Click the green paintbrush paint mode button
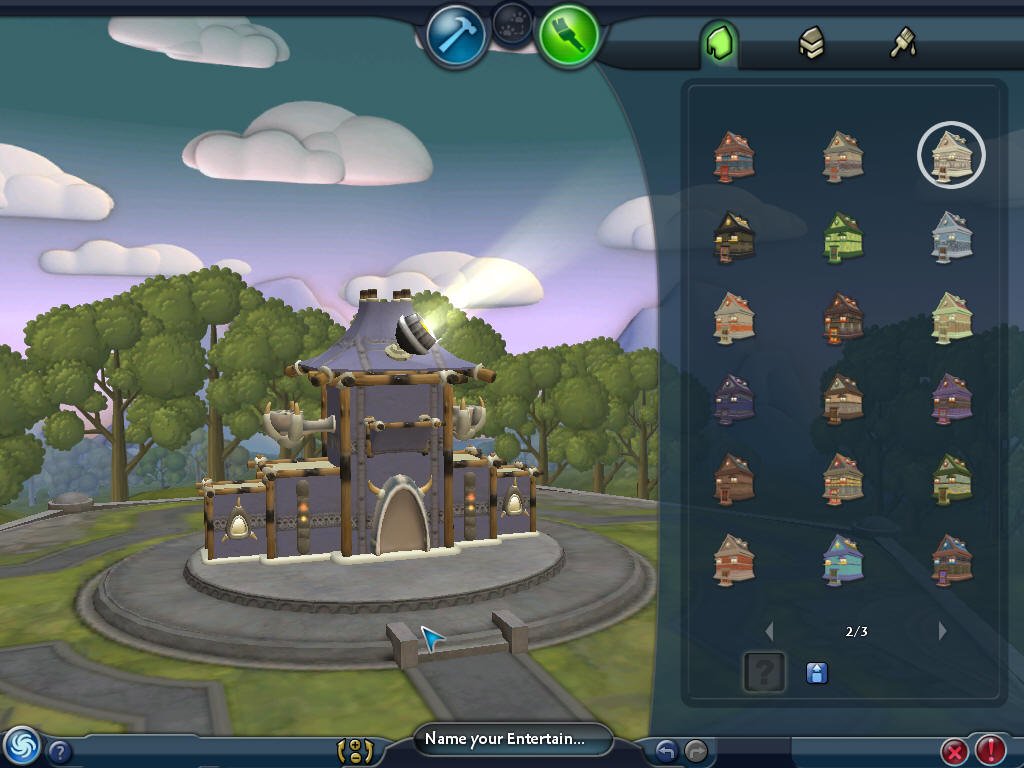1024x768 pixels. tap(569, 35)
